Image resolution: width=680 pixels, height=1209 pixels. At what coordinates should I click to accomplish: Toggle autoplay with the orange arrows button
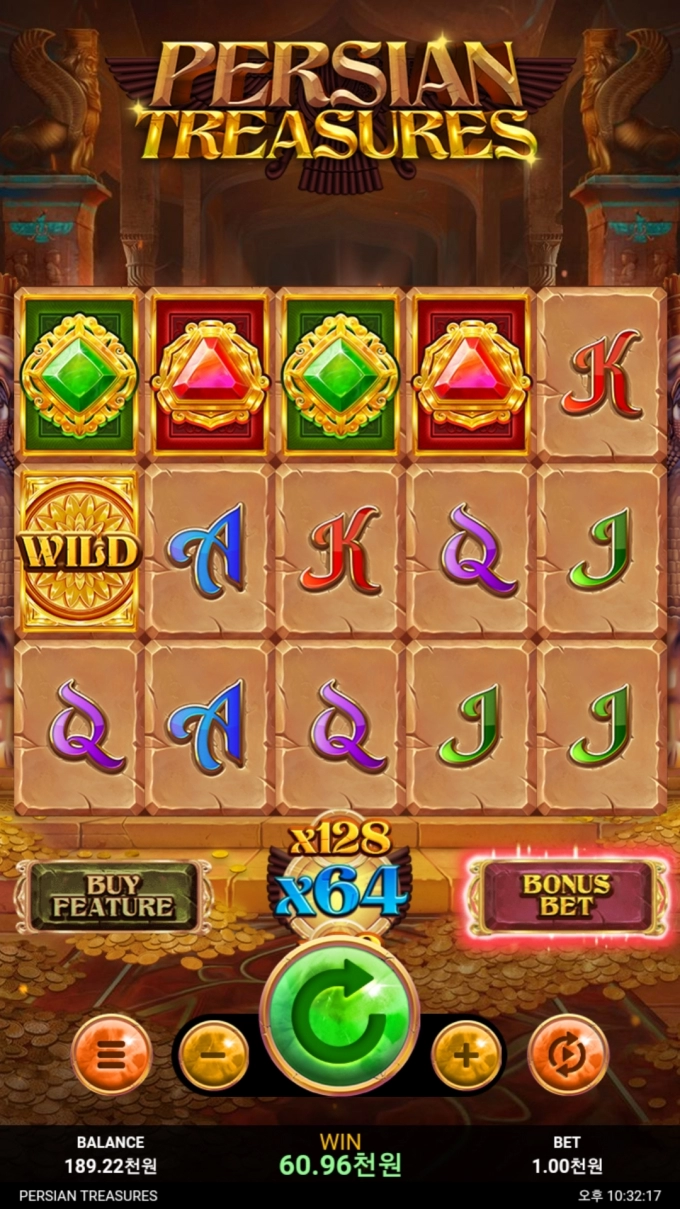coord(567,1055)
